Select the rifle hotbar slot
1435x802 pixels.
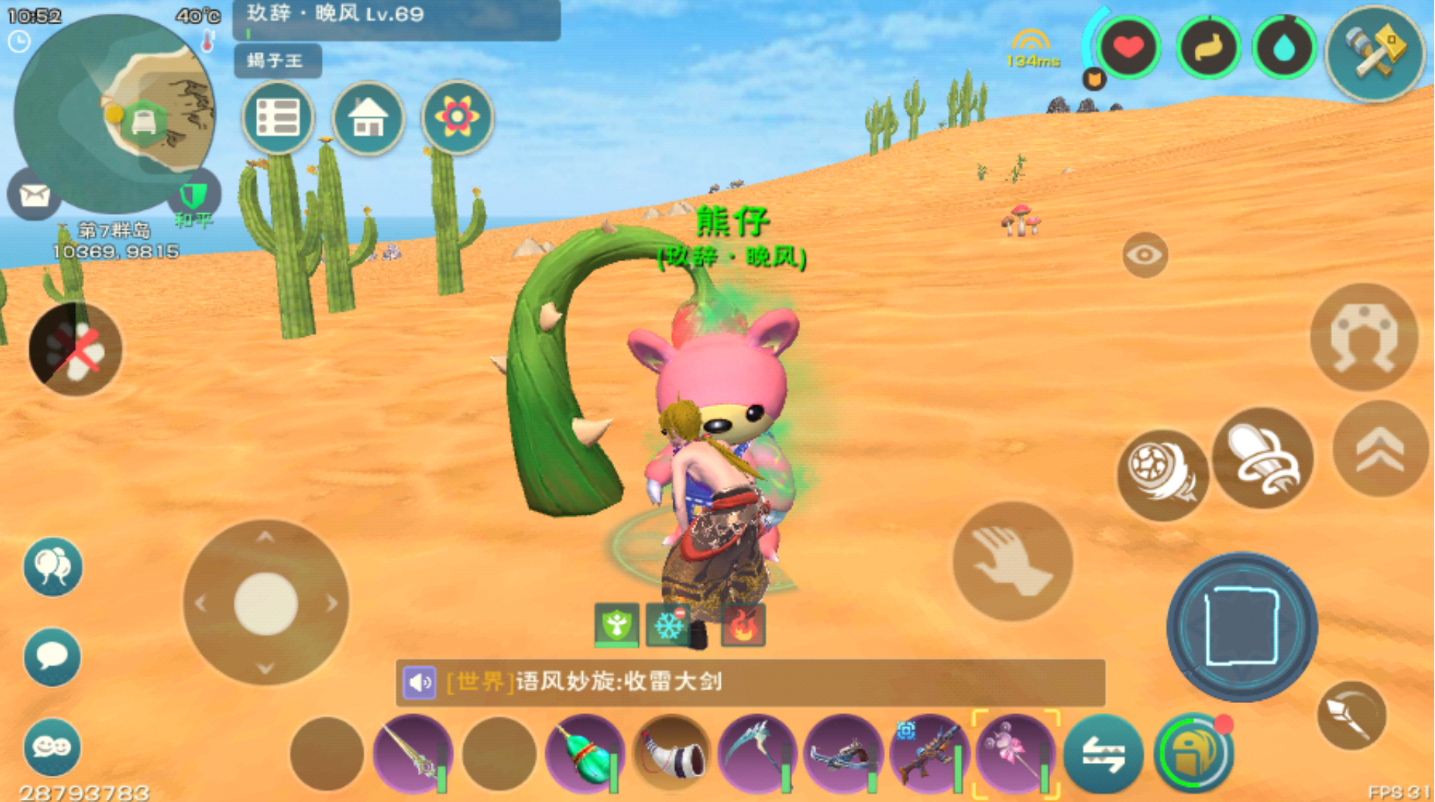click(x=929, y=754)
